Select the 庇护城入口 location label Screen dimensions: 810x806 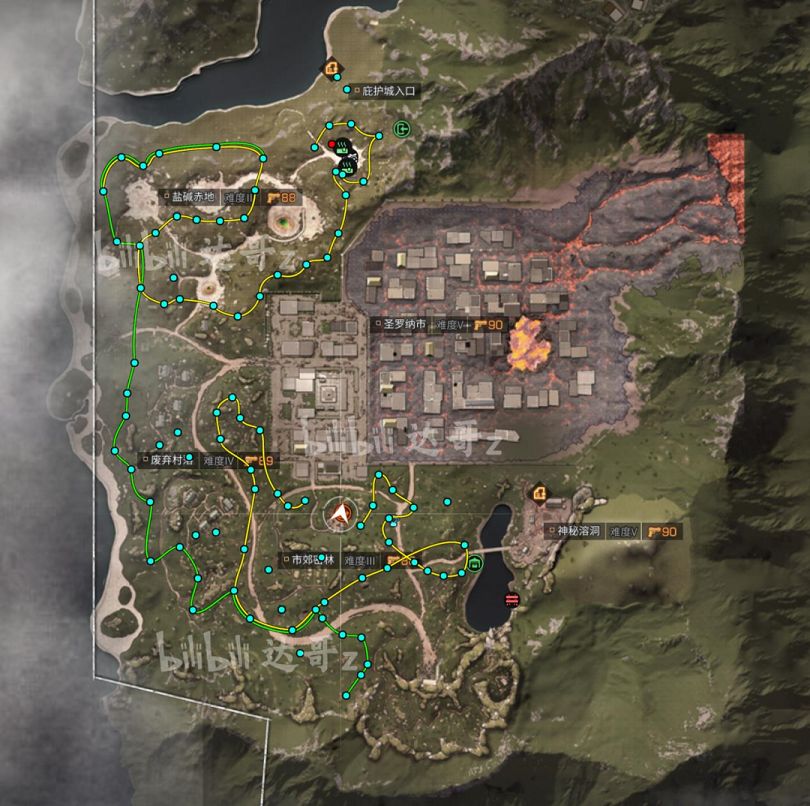click(387, 91)
